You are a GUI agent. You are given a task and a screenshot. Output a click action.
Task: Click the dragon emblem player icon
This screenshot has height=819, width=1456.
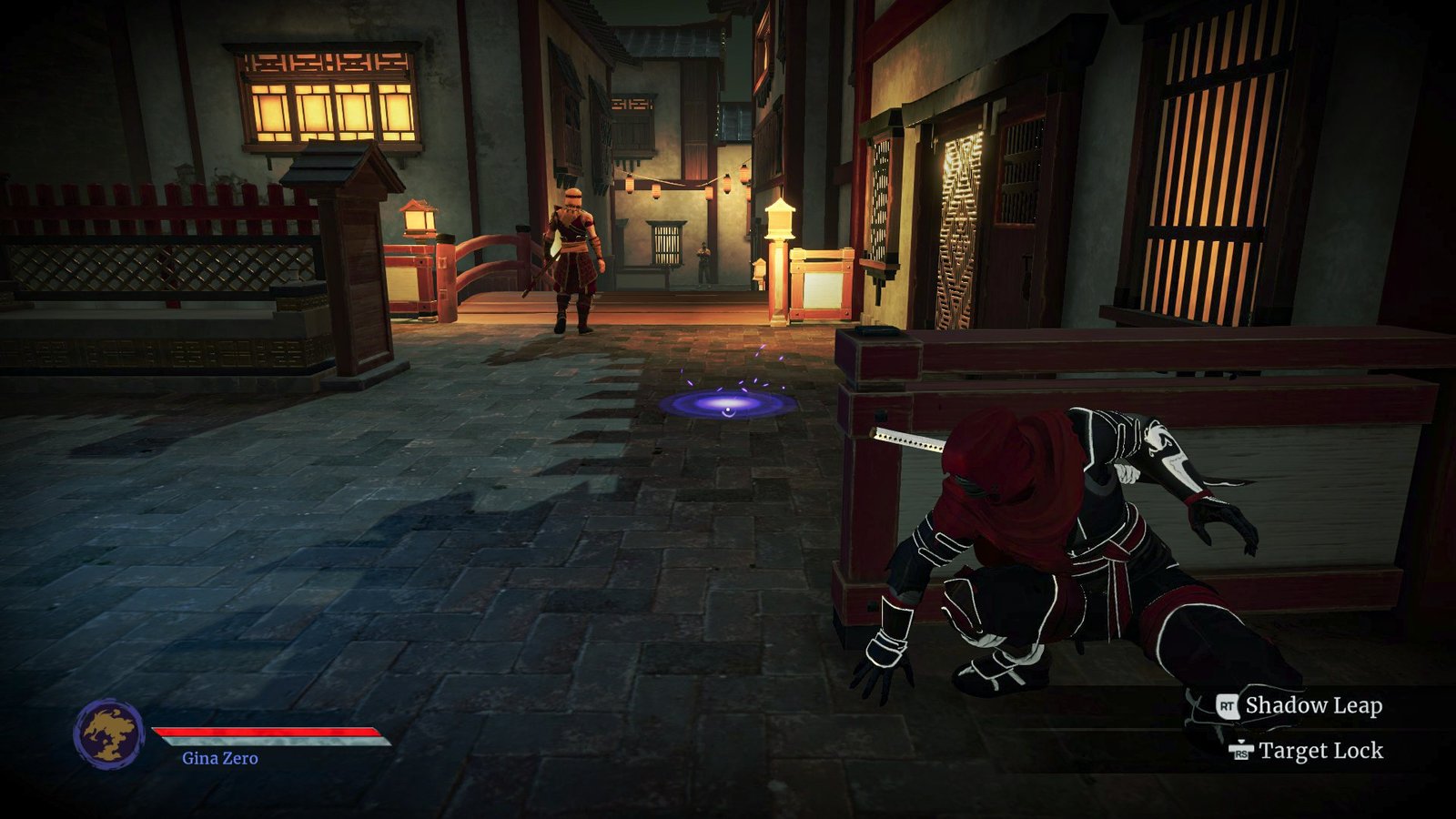coord(108,733)
